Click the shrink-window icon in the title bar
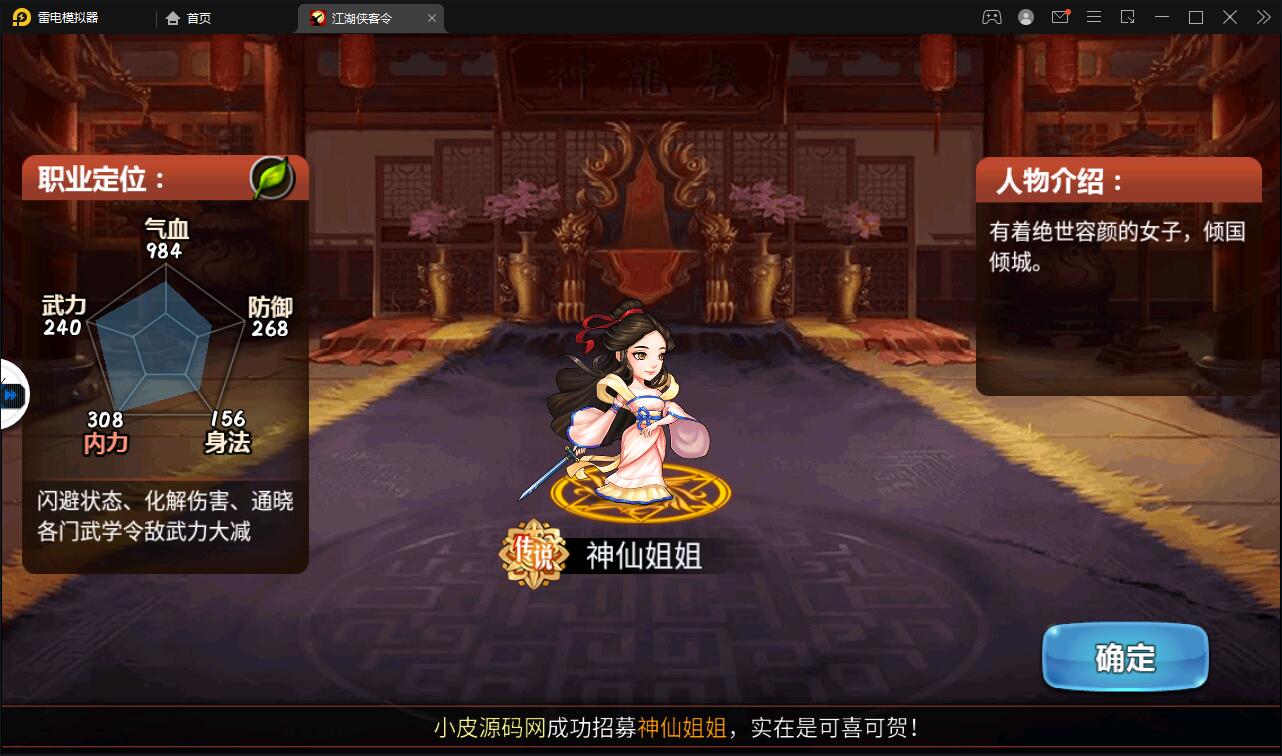This screenshot has height=756, width=1282. [x=1126, y=17]
